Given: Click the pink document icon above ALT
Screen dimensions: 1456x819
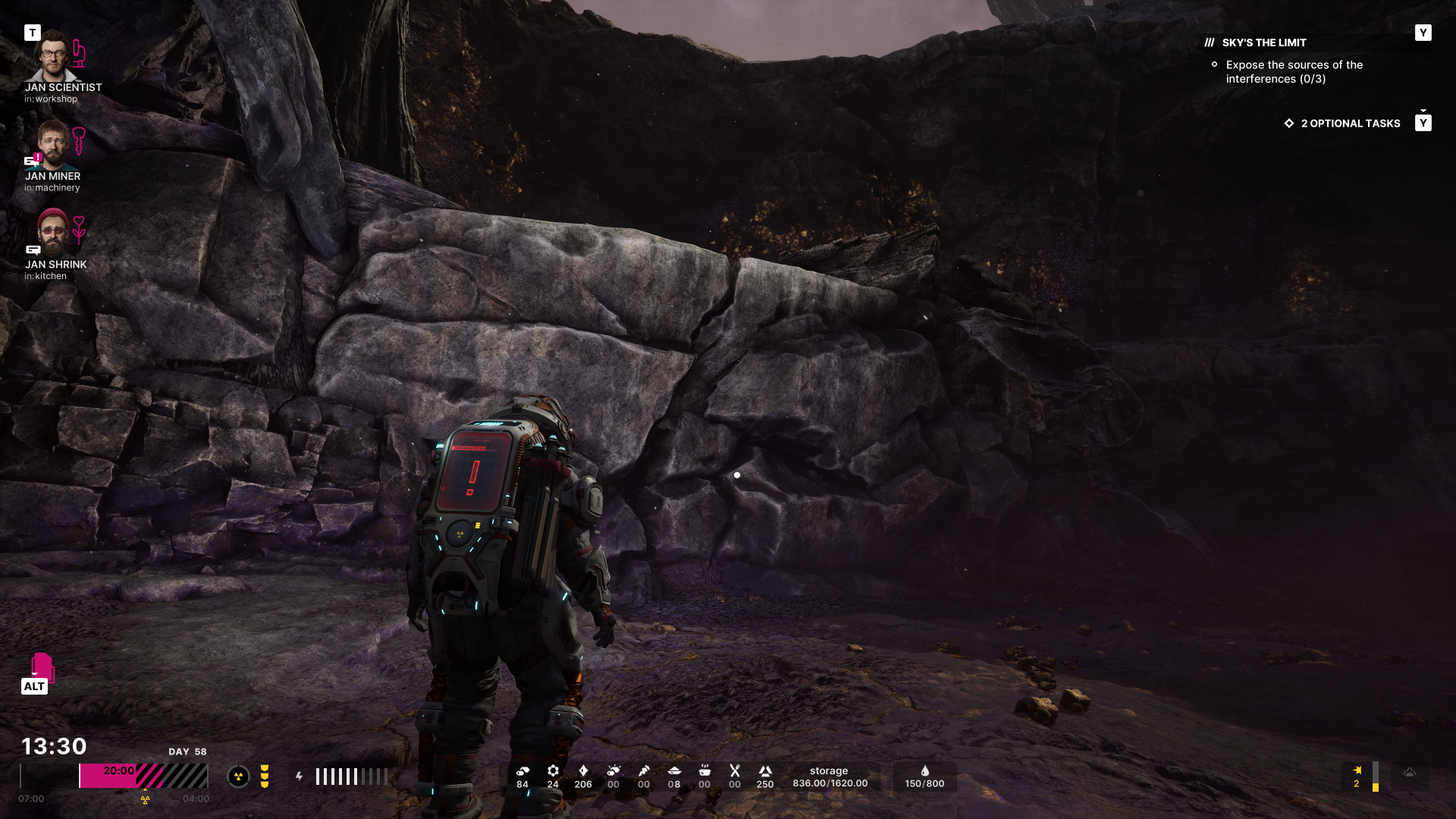Looking at the screenshot, I should pyautogui.click(x=42, y=667).
